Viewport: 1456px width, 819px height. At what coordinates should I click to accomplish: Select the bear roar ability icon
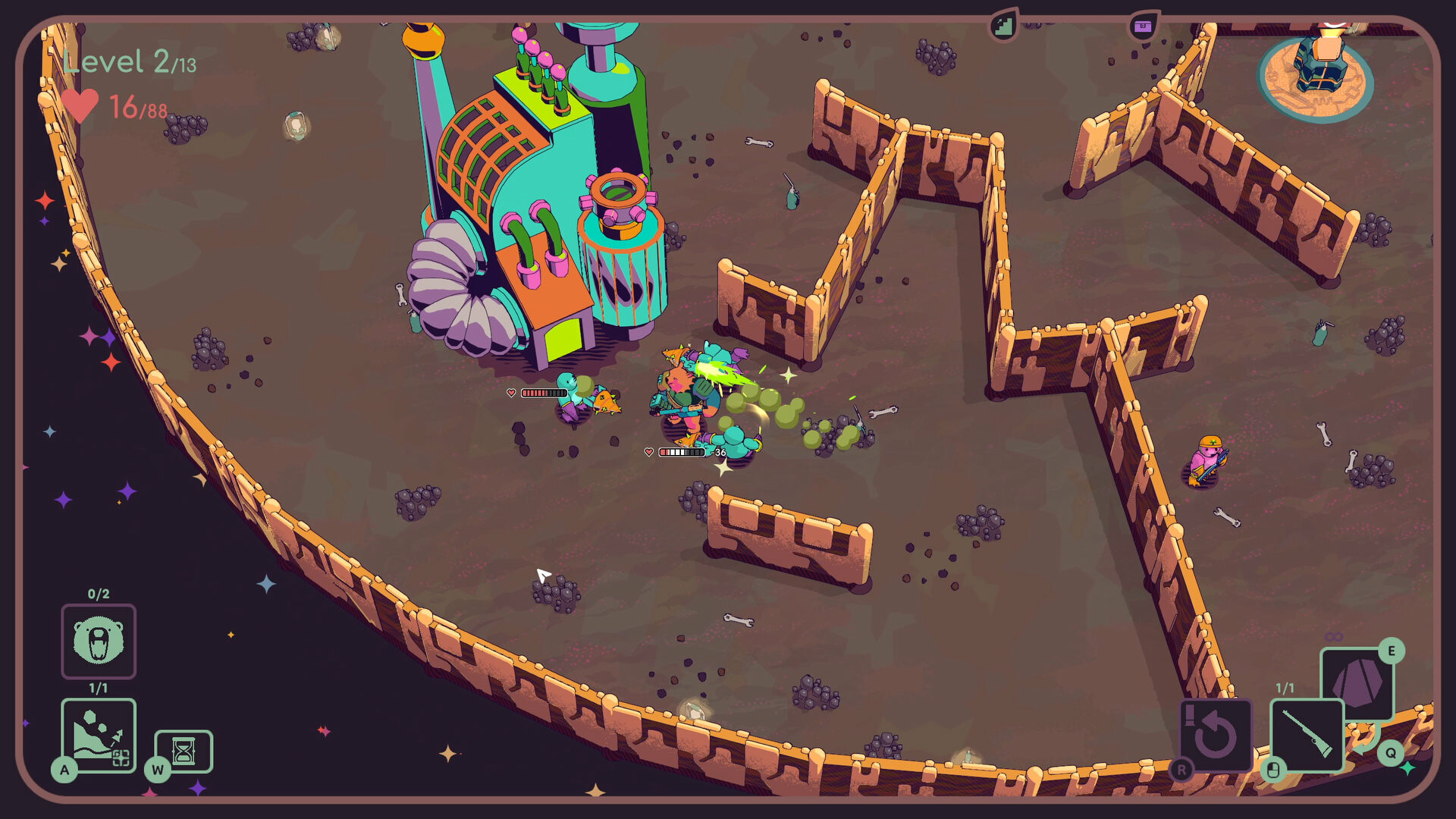click(x=98, y=642)
